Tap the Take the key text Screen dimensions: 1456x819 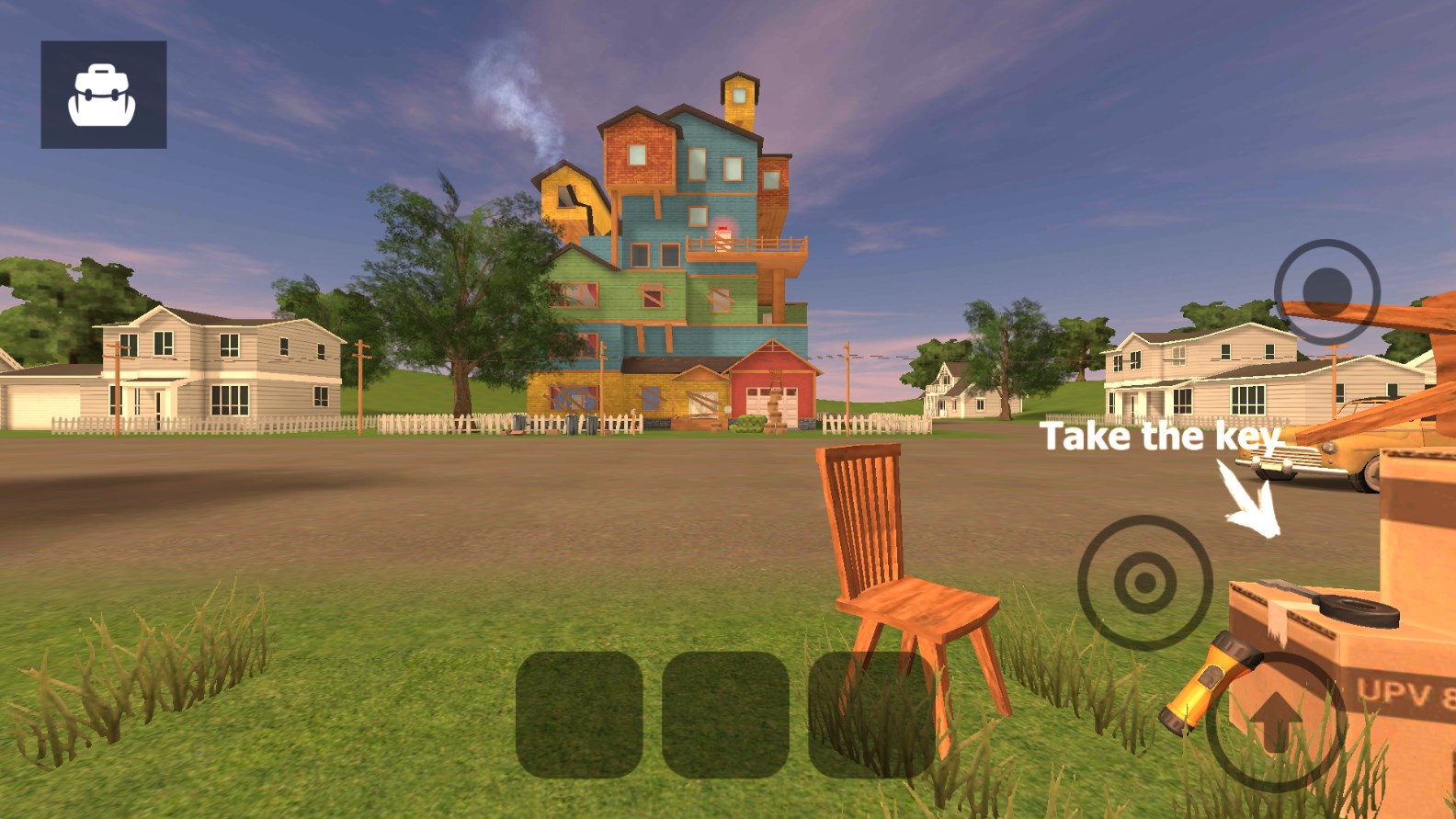[x=1162, y=436]
